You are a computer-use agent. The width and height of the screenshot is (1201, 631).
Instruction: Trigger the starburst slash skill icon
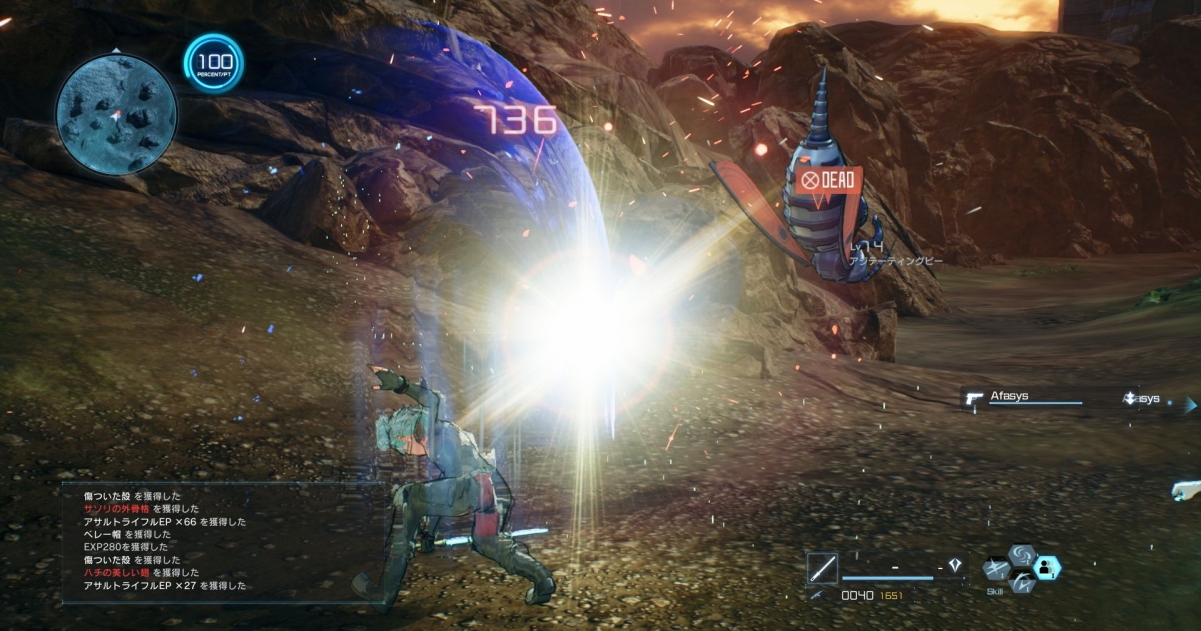click(997, 569)
